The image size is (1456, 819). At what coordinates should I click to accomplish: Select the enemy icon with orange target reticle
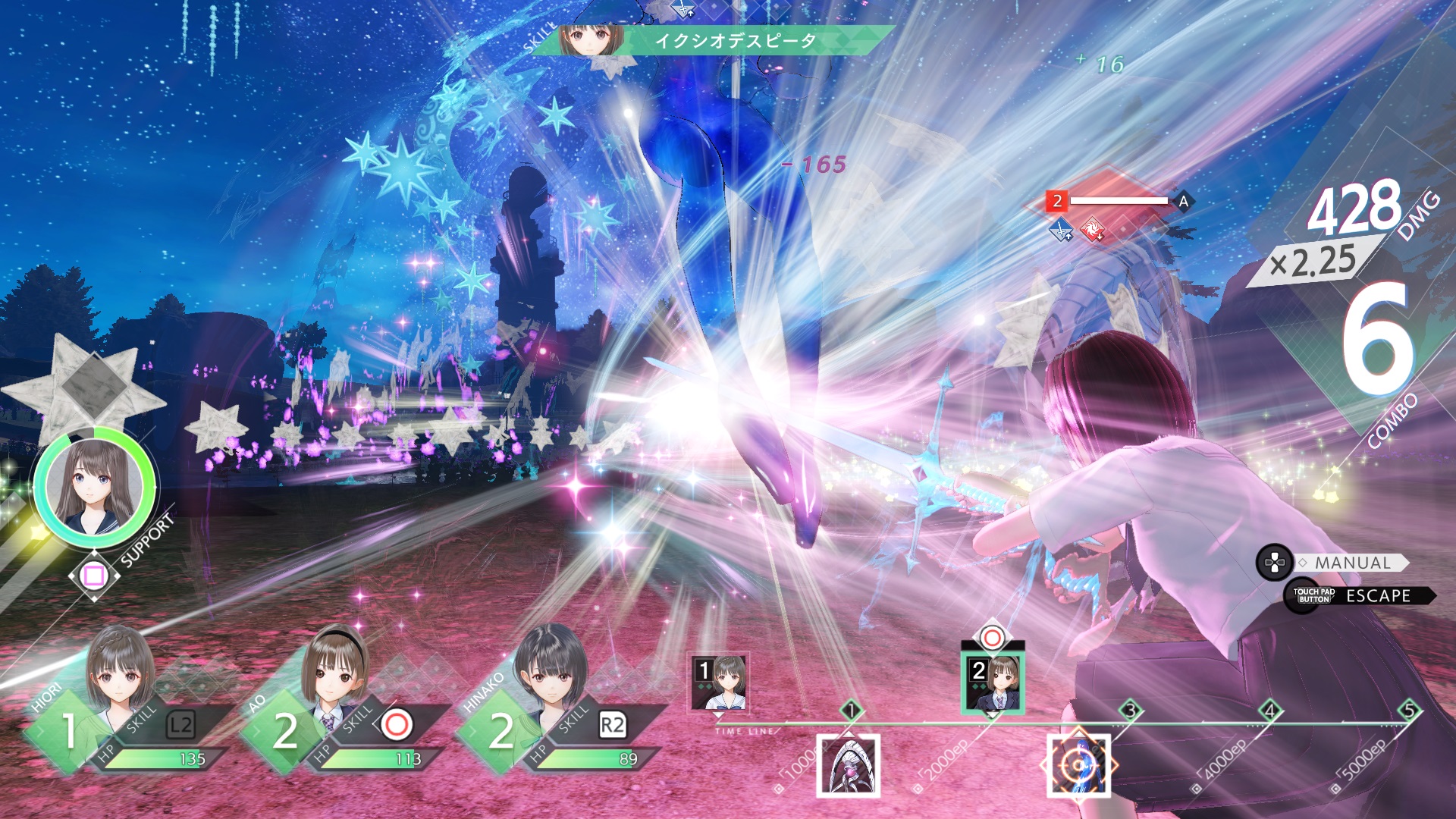coord(1078,766)
